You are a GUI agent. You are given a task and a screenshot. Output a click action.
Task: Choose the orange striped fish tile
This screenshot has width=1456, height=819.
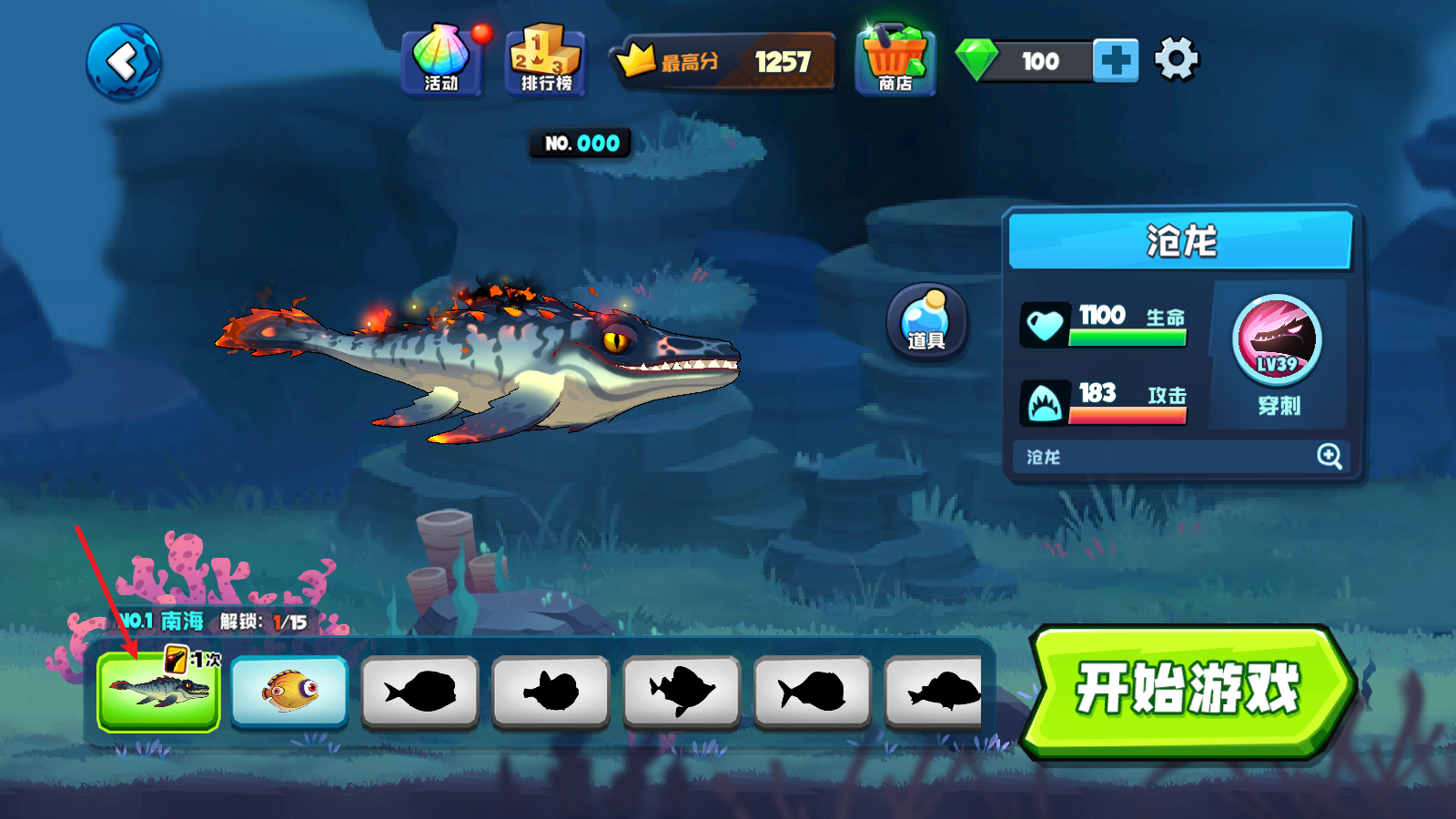[x=289, y=691]
